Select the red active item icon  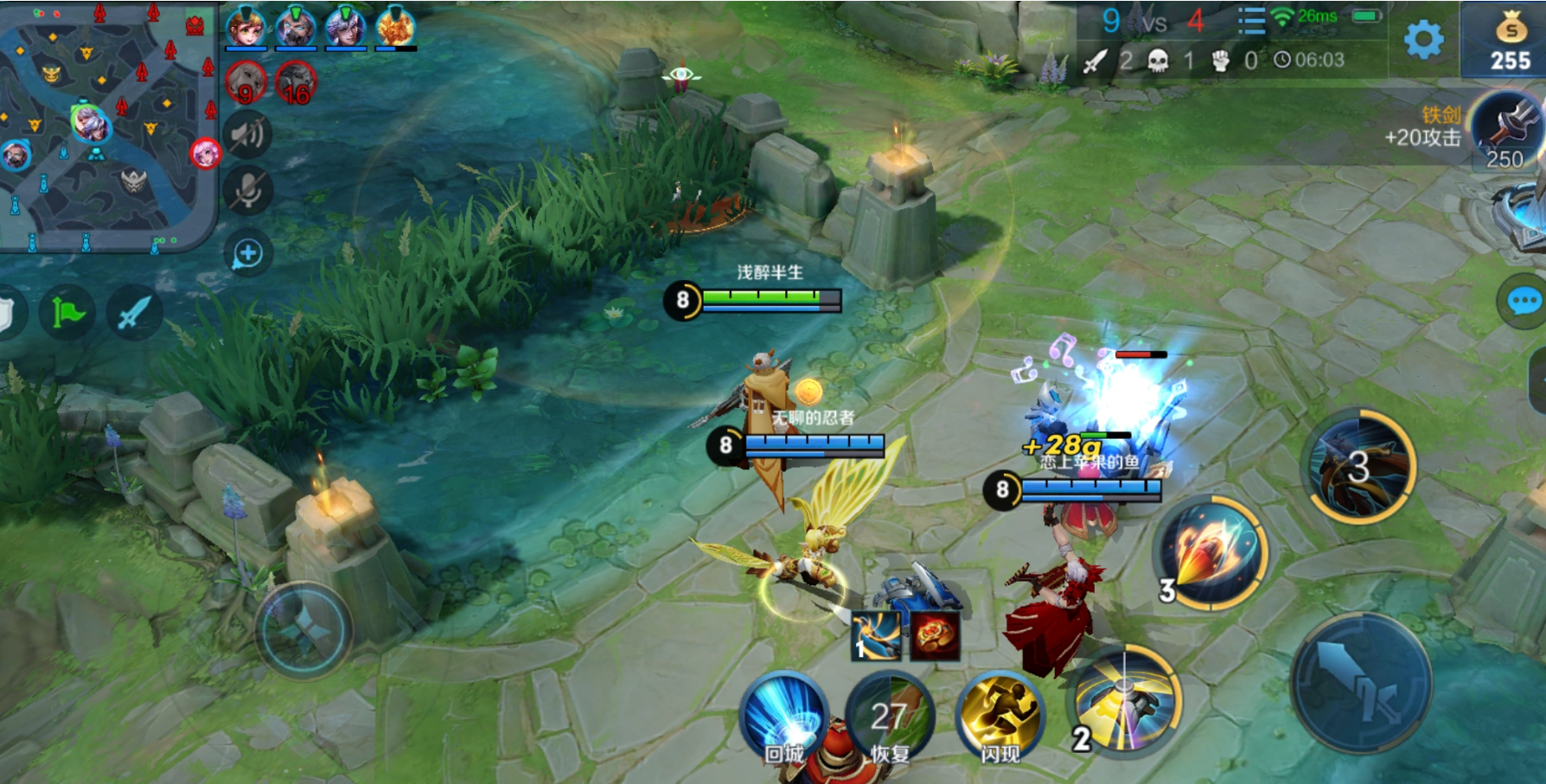934,637
